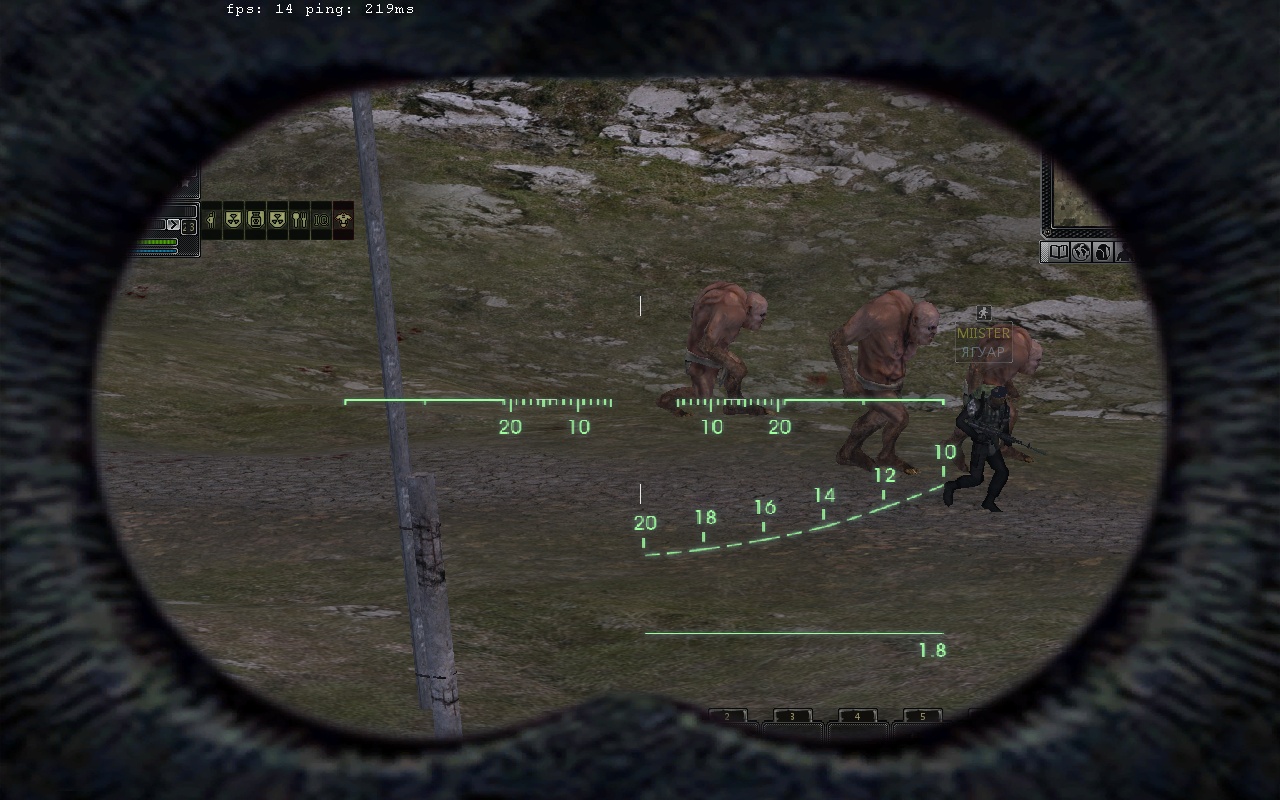The width and height of the screenshot is (1280, 800).
Task: Click the poison bottle shield icon
Action: coord(255,220)
